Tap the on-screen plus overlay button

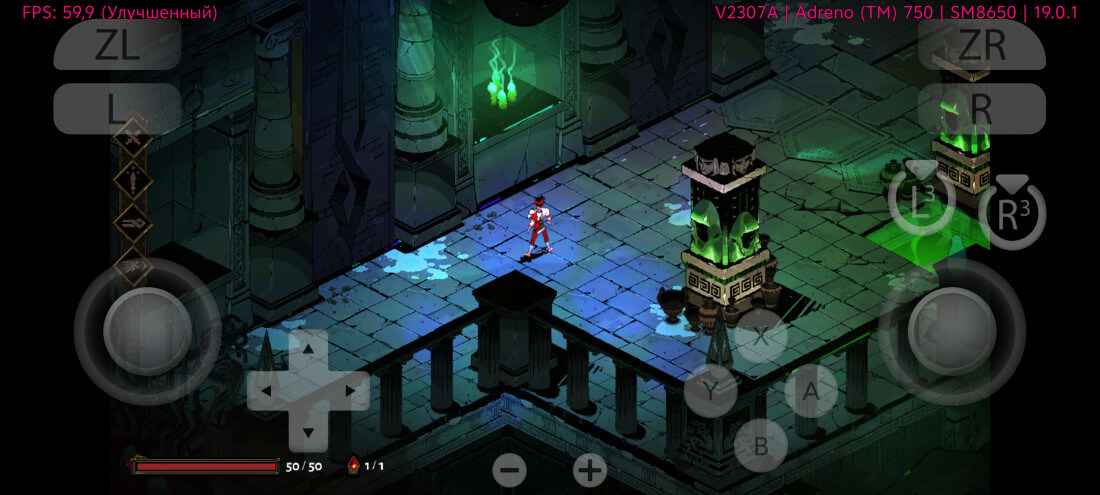click(590, 469)
